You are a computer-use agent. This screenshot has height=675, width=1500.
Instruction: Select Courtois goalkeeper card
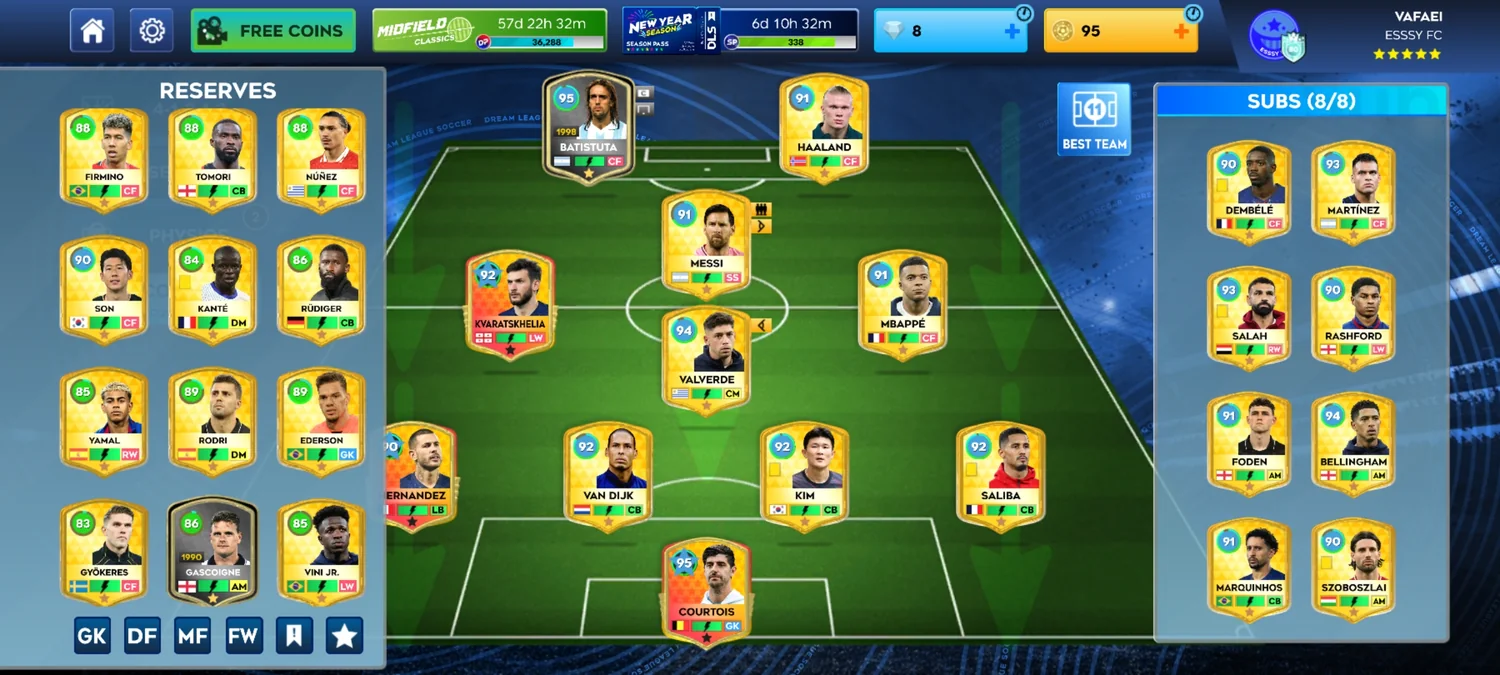(706, 592)
